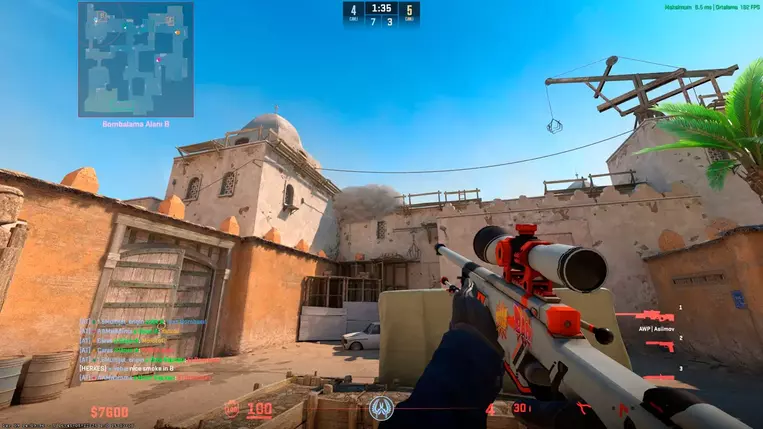The image size is (763, 429).
Task: Click the circular emblem at bottom center
Action: [381, 408]
